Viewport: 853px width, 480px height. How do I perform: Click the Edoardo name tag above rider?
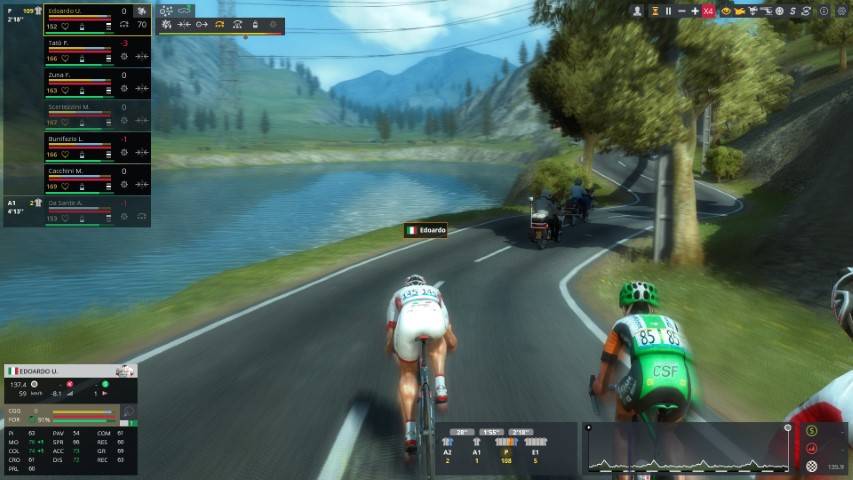[x=426, y=230]
